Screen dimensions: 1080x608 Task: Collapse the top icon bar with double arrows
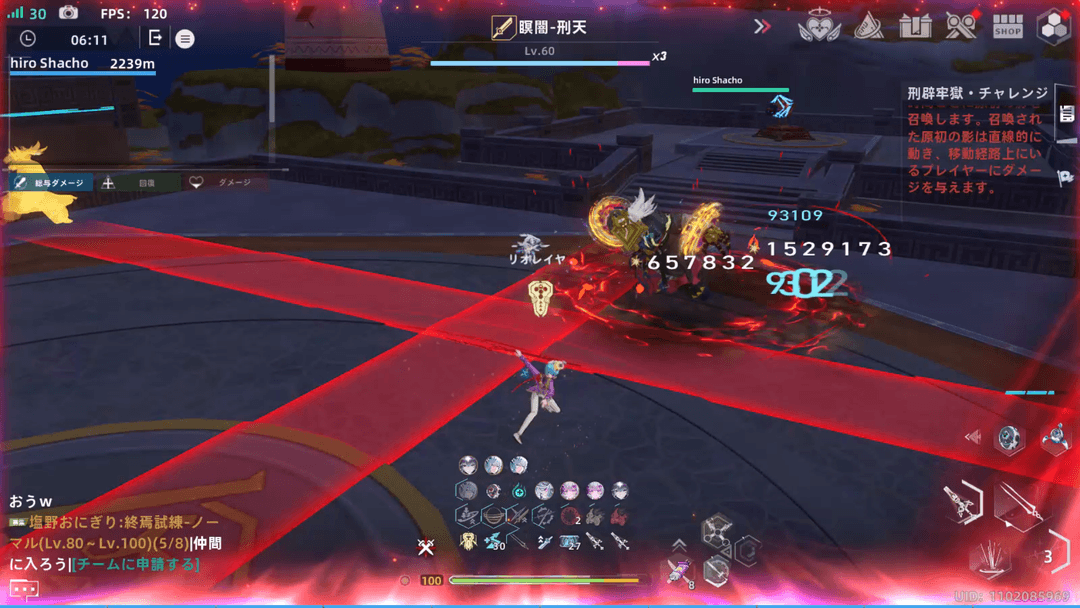[x=763, y=27]
